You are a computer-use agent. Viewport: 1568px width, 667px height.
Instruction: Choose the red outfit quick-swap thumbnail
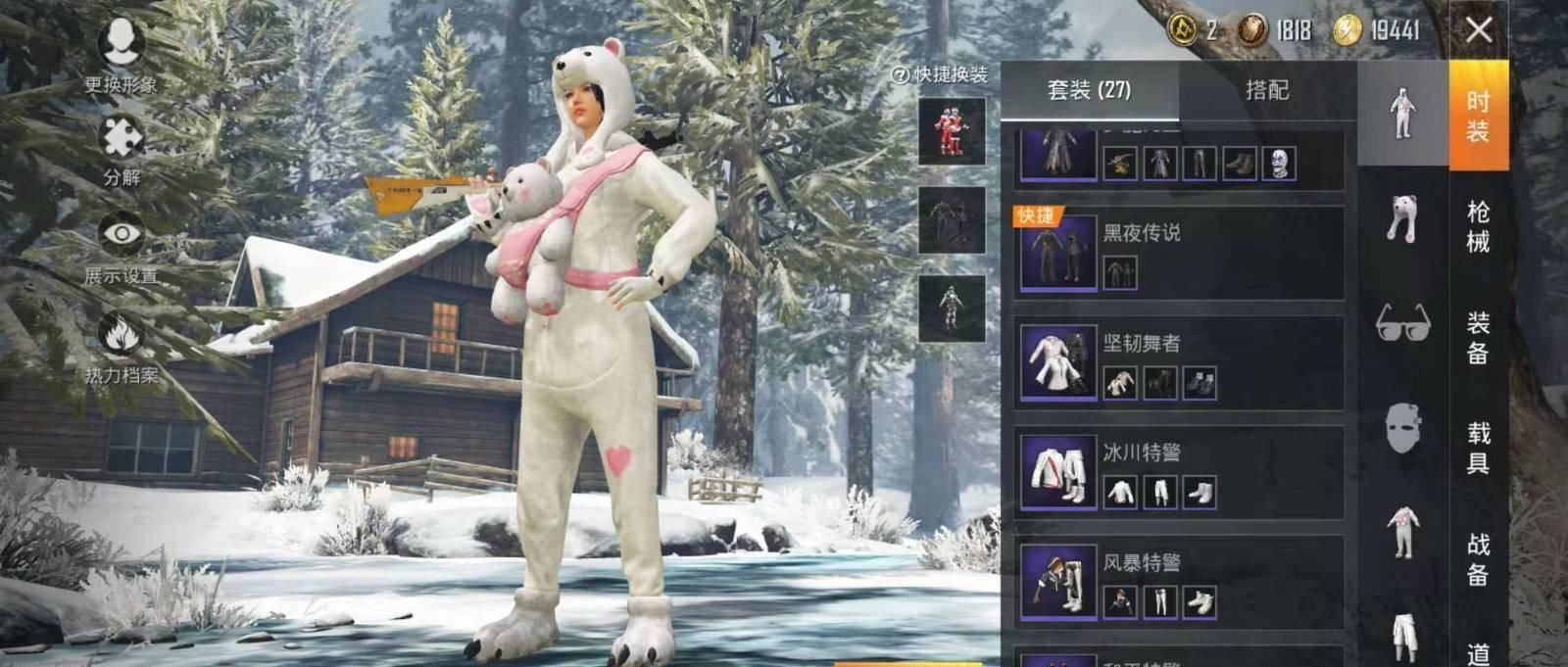(x=952, y=130)
